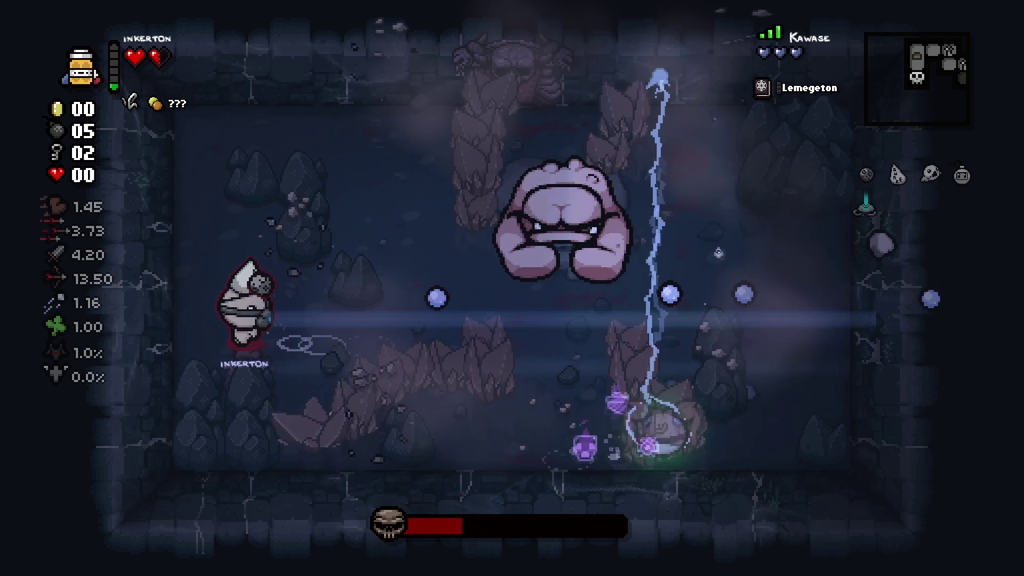This screenshot has height=576, width=1024.
Task: Select Kawase's Lemegeton book icon
Action: [762, 88]
